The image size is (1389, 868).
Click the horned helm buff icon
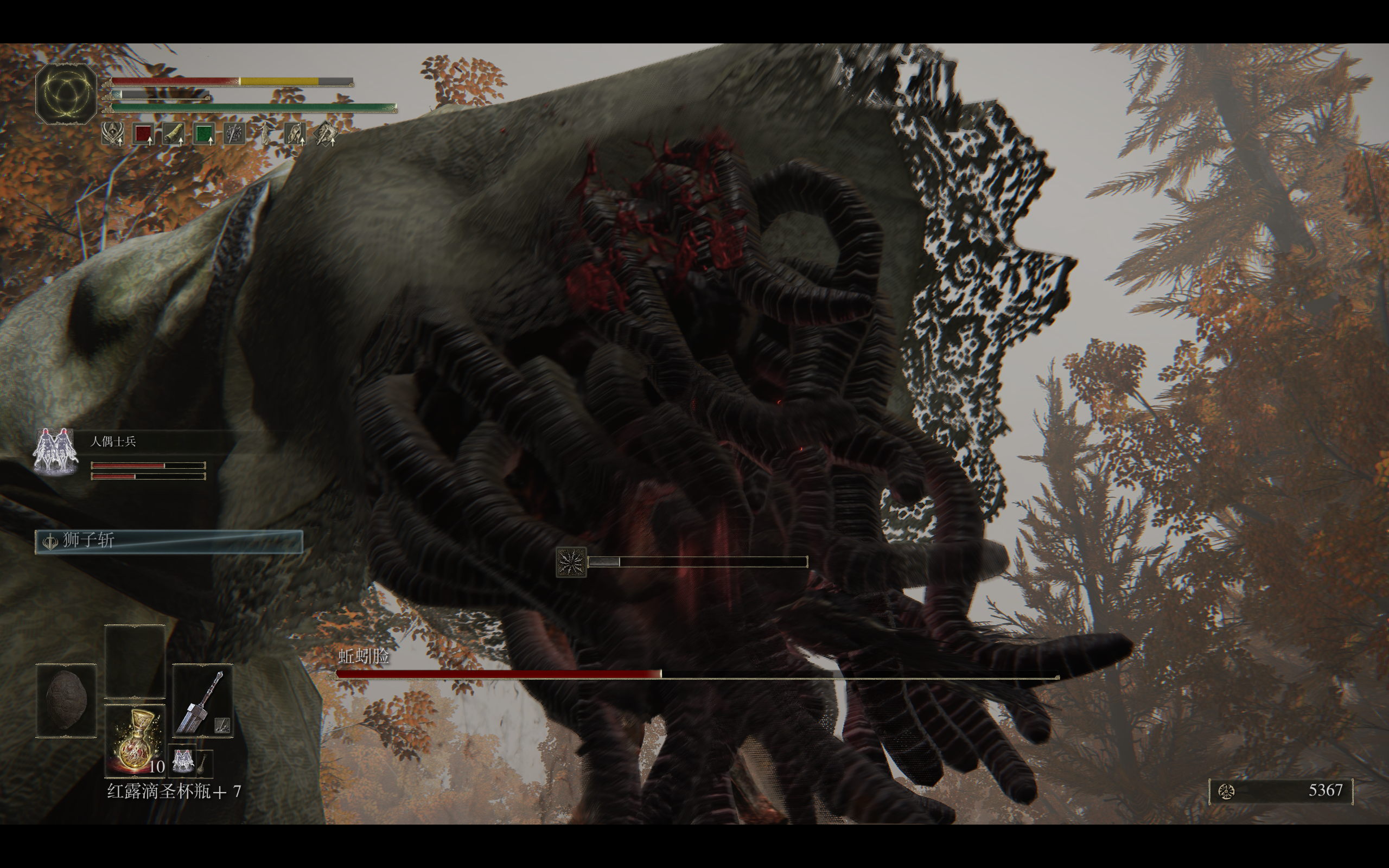(112, 135)
